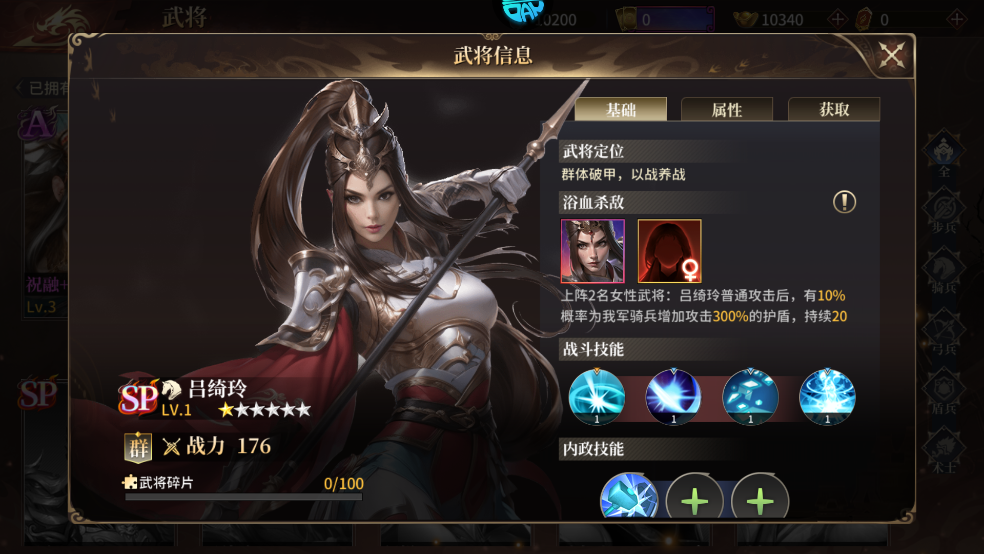The width and height of the screenshot is (984, 554).
Task: Open the 属性 tab
Action: click(x=727, y=110)
